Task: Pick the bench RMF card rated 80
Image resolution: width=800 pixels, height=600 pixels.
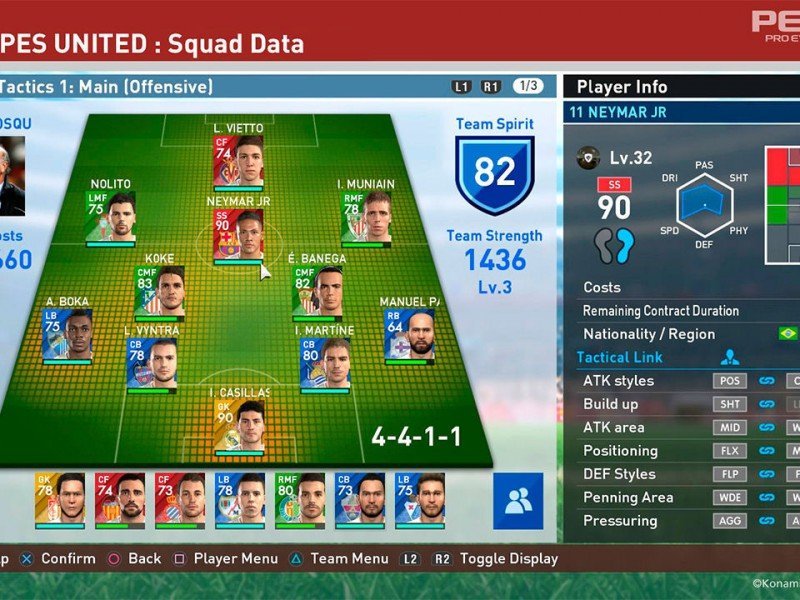Action: [x=300, y=500]
